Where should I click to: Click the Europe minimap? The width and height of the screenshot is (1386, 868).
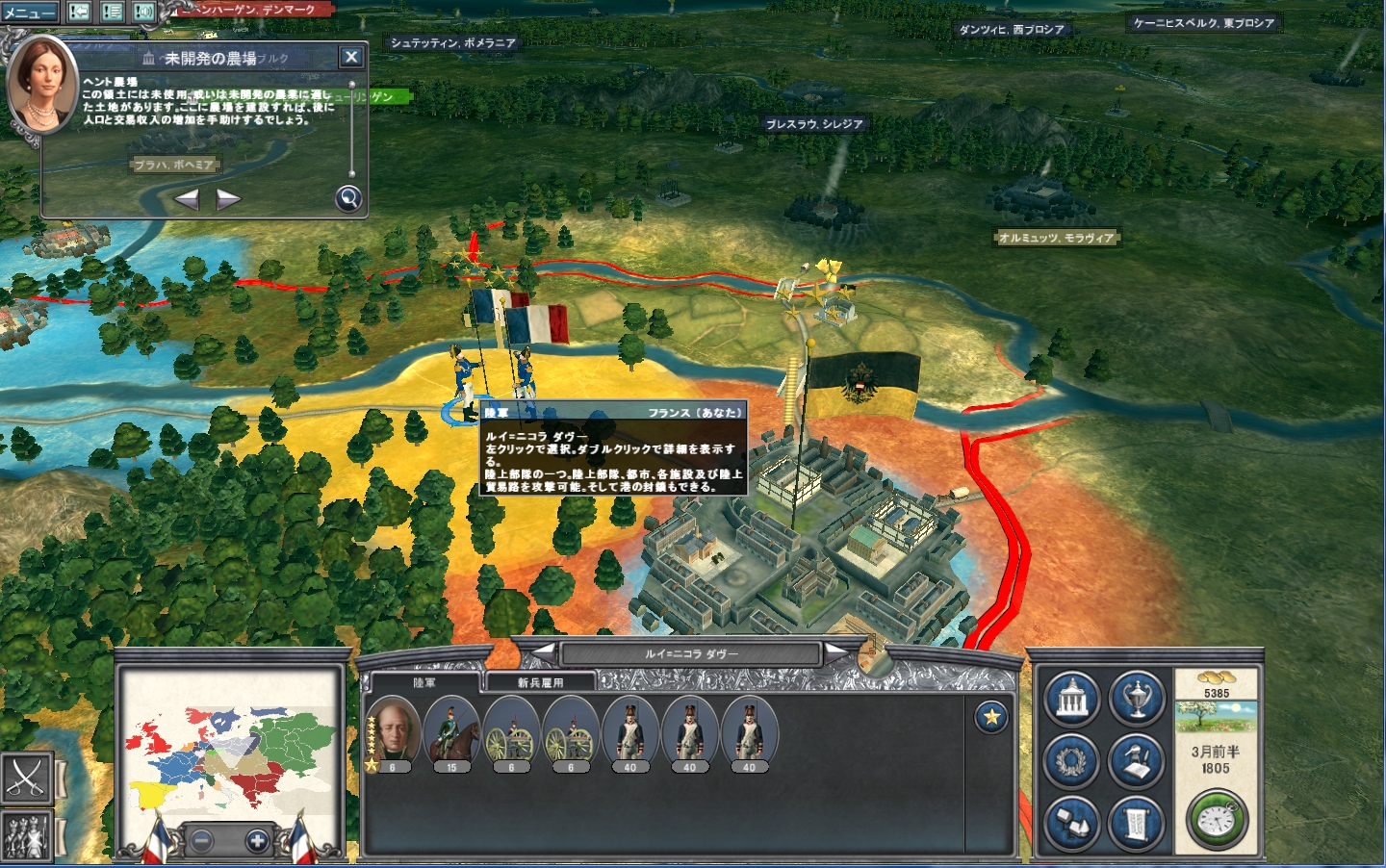pos(229,747)
